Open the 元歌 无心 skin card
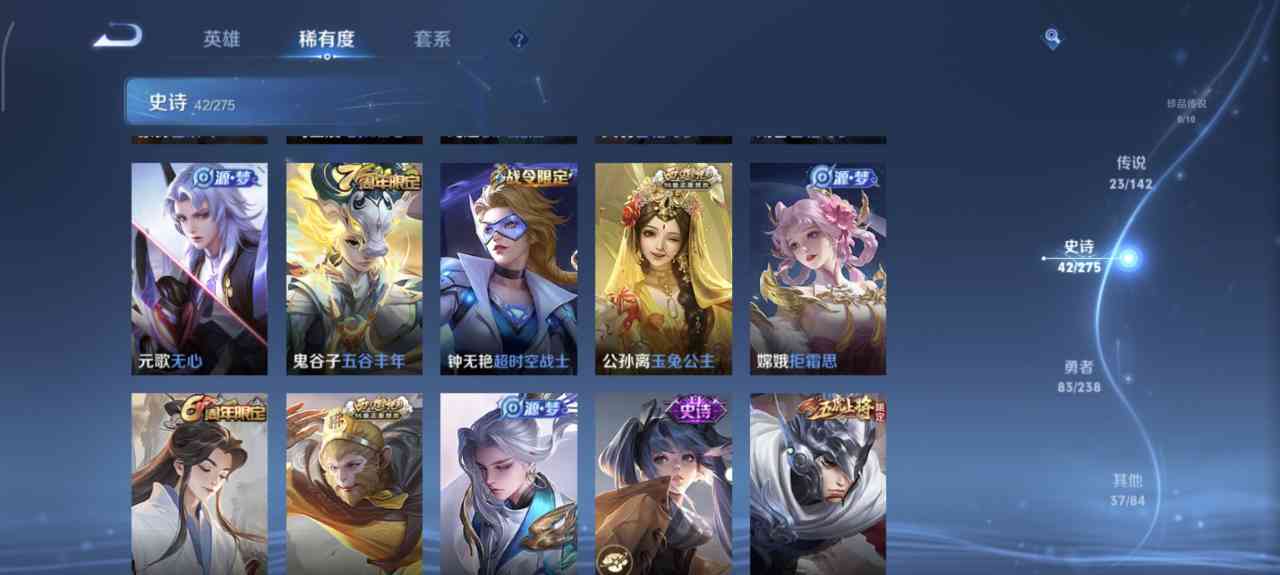1280x575 pixels. pyautogui.click(x=199, y=268)
